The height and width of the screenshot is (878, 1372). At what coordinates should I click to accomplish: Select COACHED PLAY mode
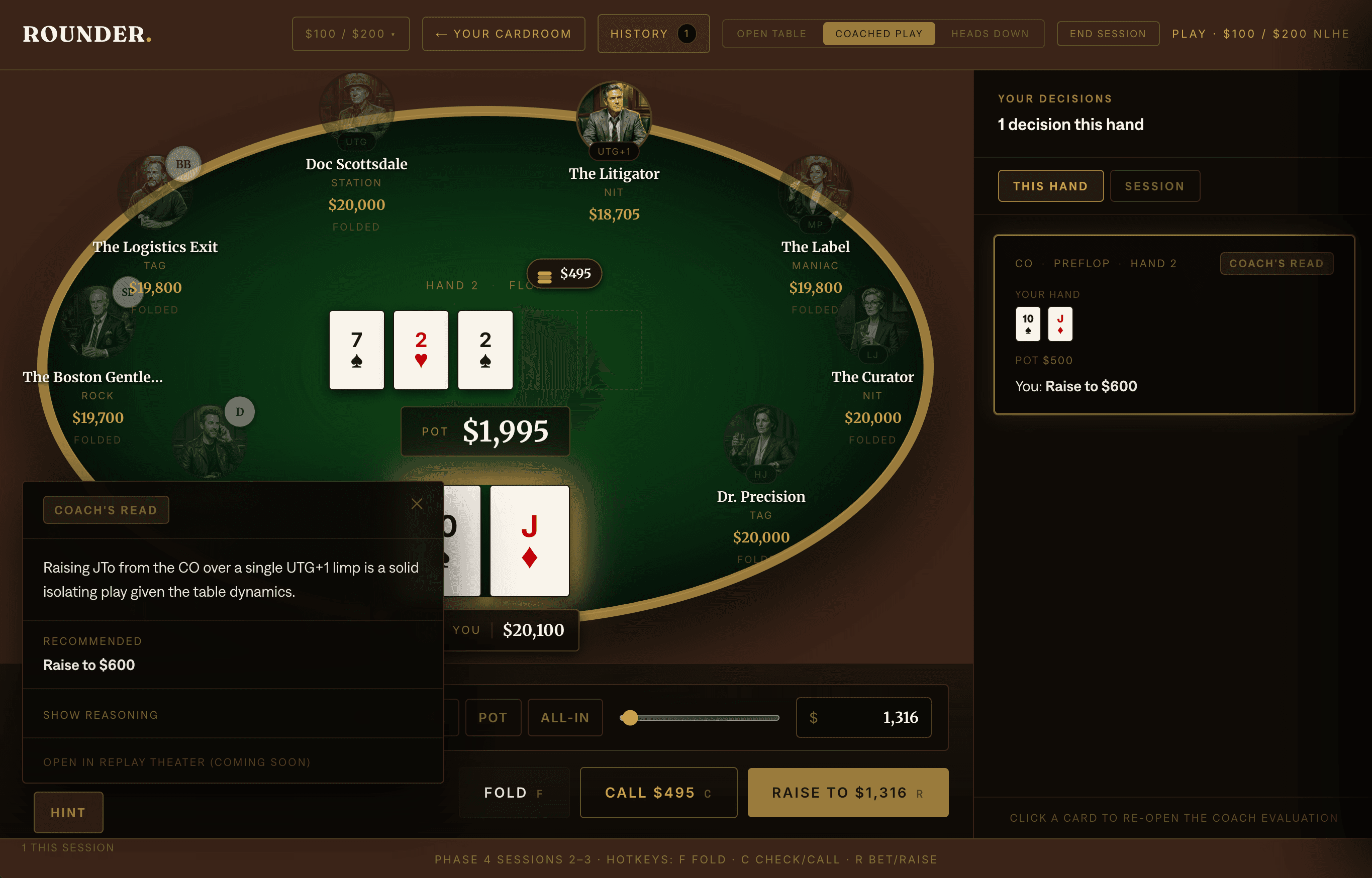tap(879, 34)
